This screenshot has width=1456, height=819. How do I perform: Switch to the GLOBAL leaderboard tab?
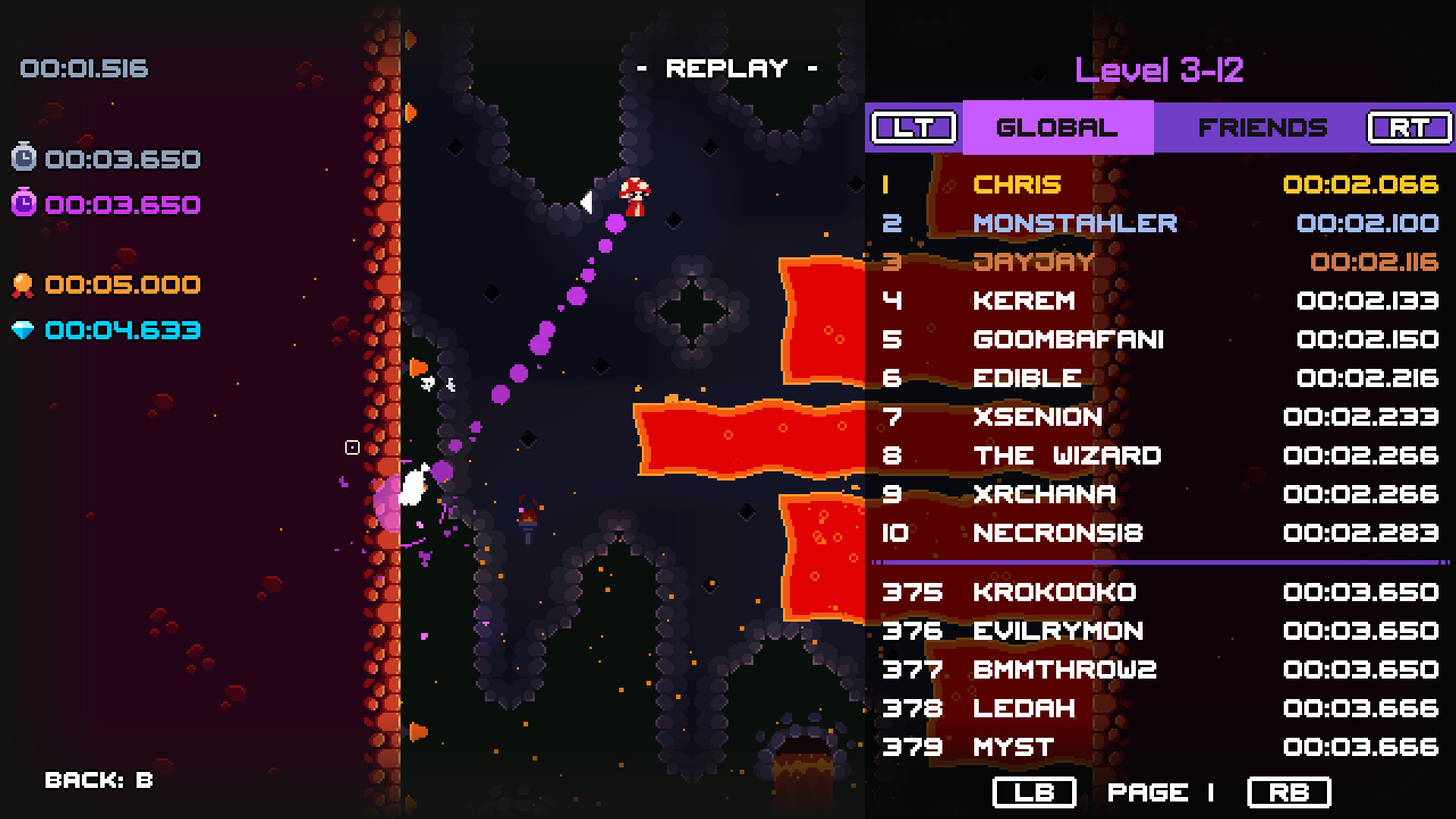[x=1057, y=127]
